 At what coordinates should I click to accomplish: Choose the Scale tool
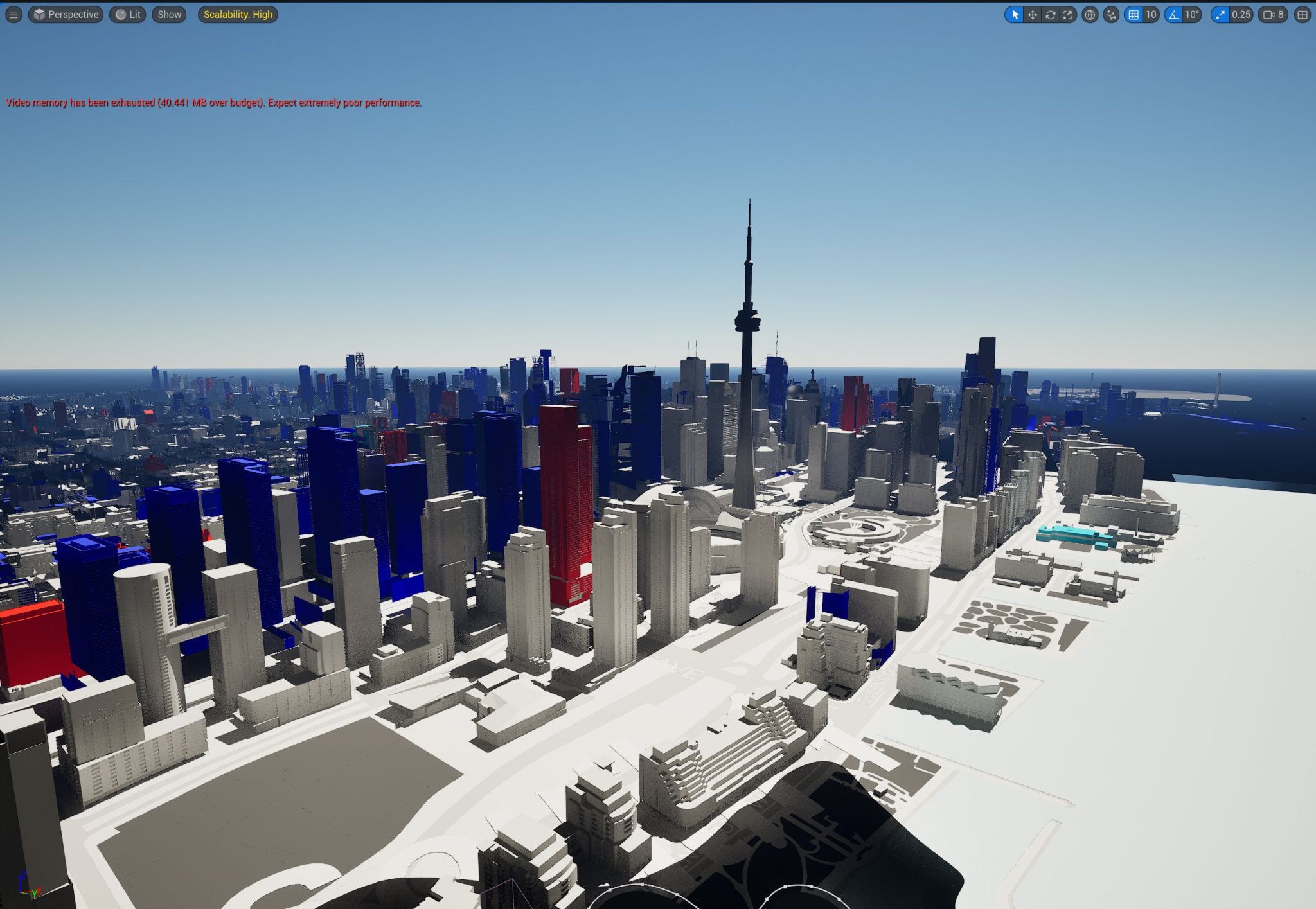pos(1067,15)
